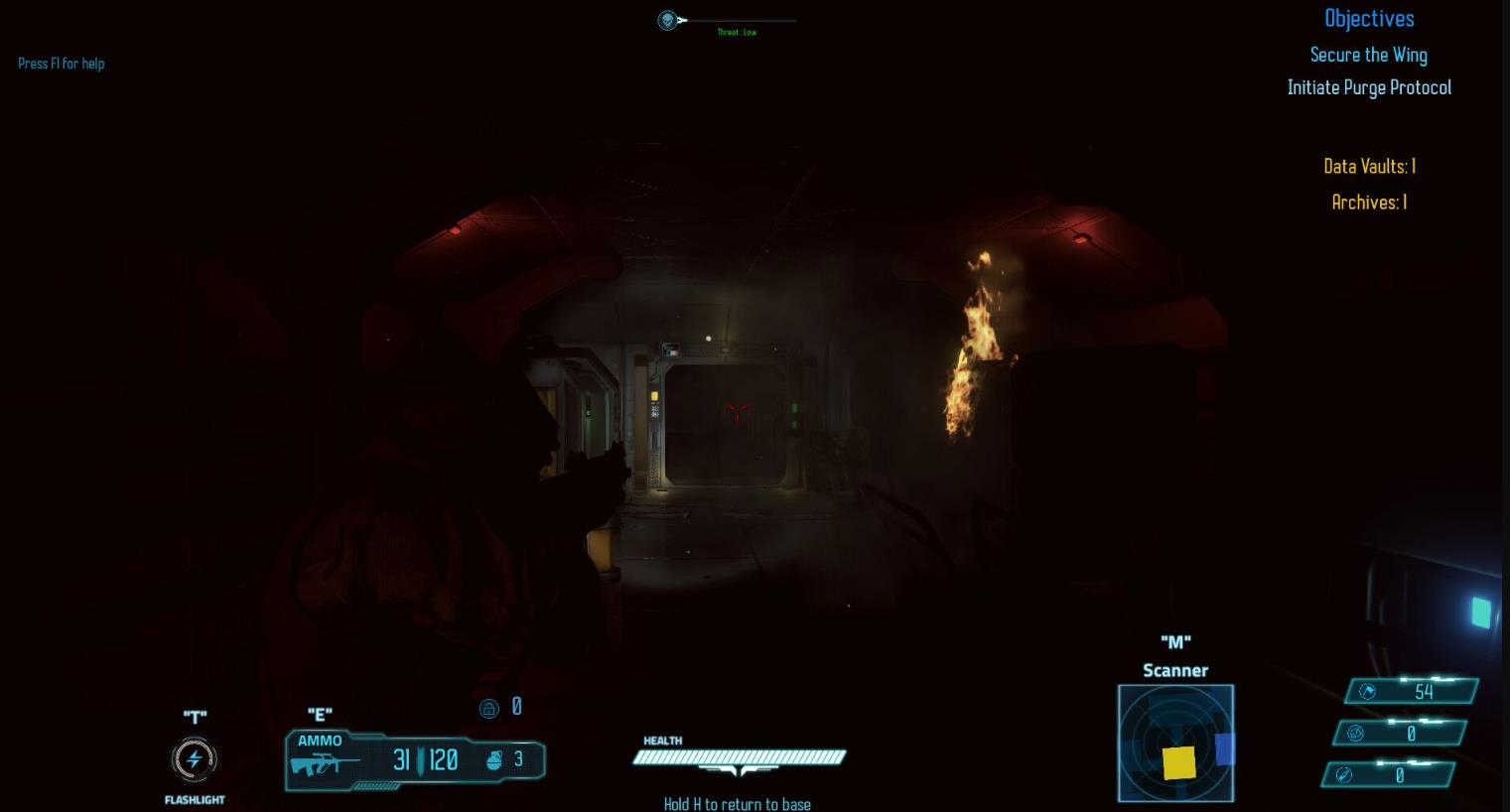
Task: Click the Data Vaults tracker entry
Action: click(x=1369, y=167)
